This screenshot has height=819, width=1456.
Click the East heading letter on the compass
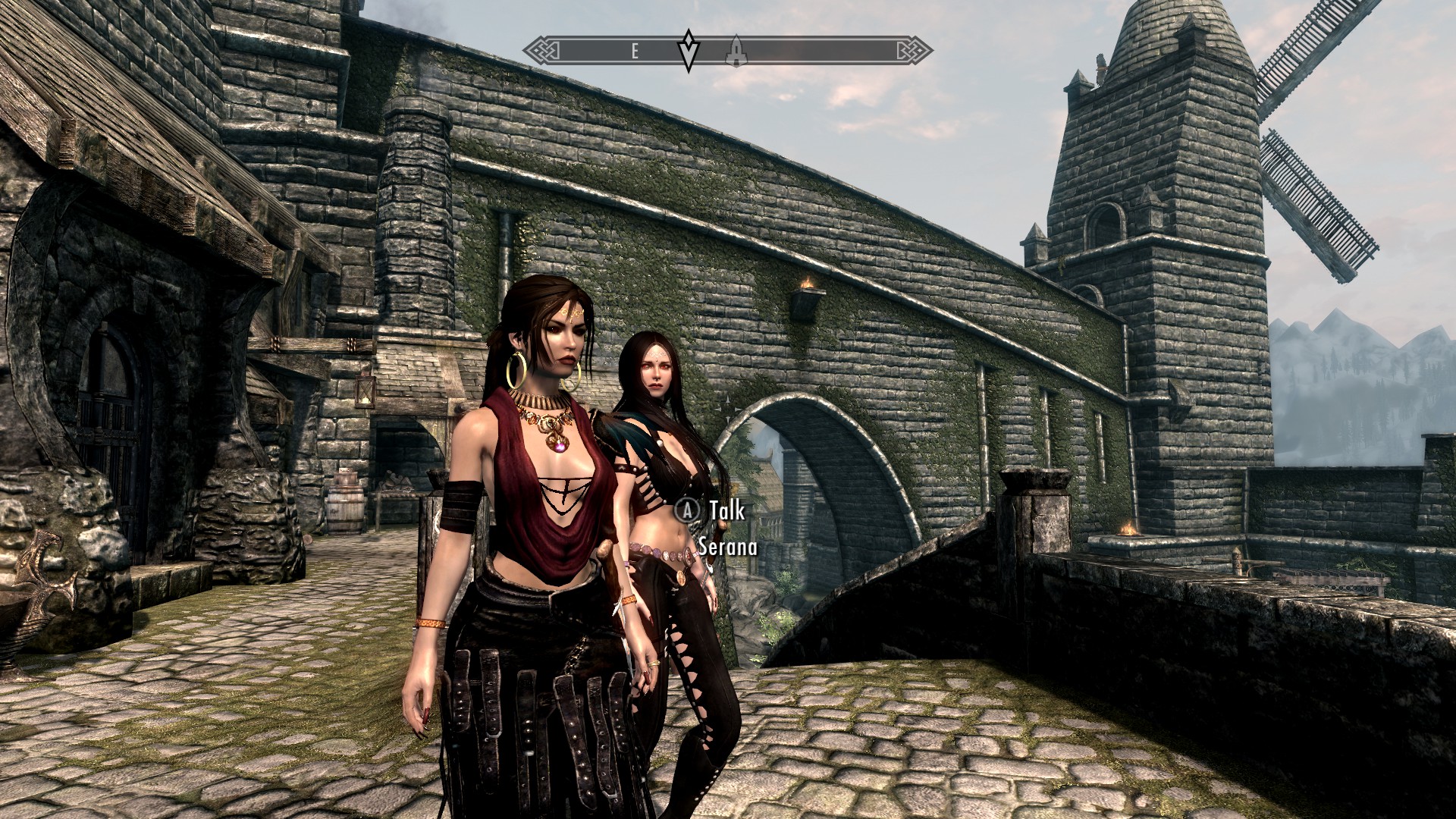pyautogui.click(x=635, y=52)
